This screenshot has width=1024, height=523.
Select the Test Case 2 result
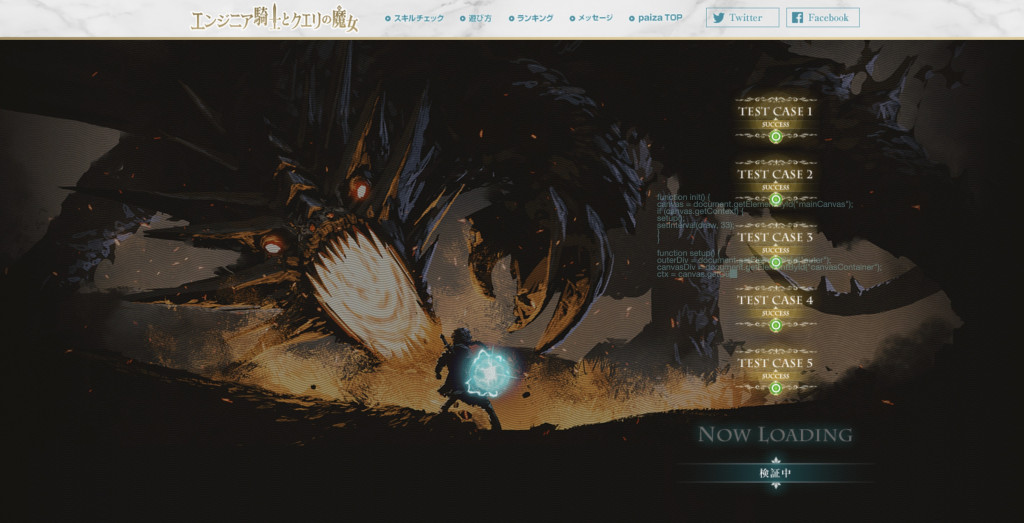775,179
